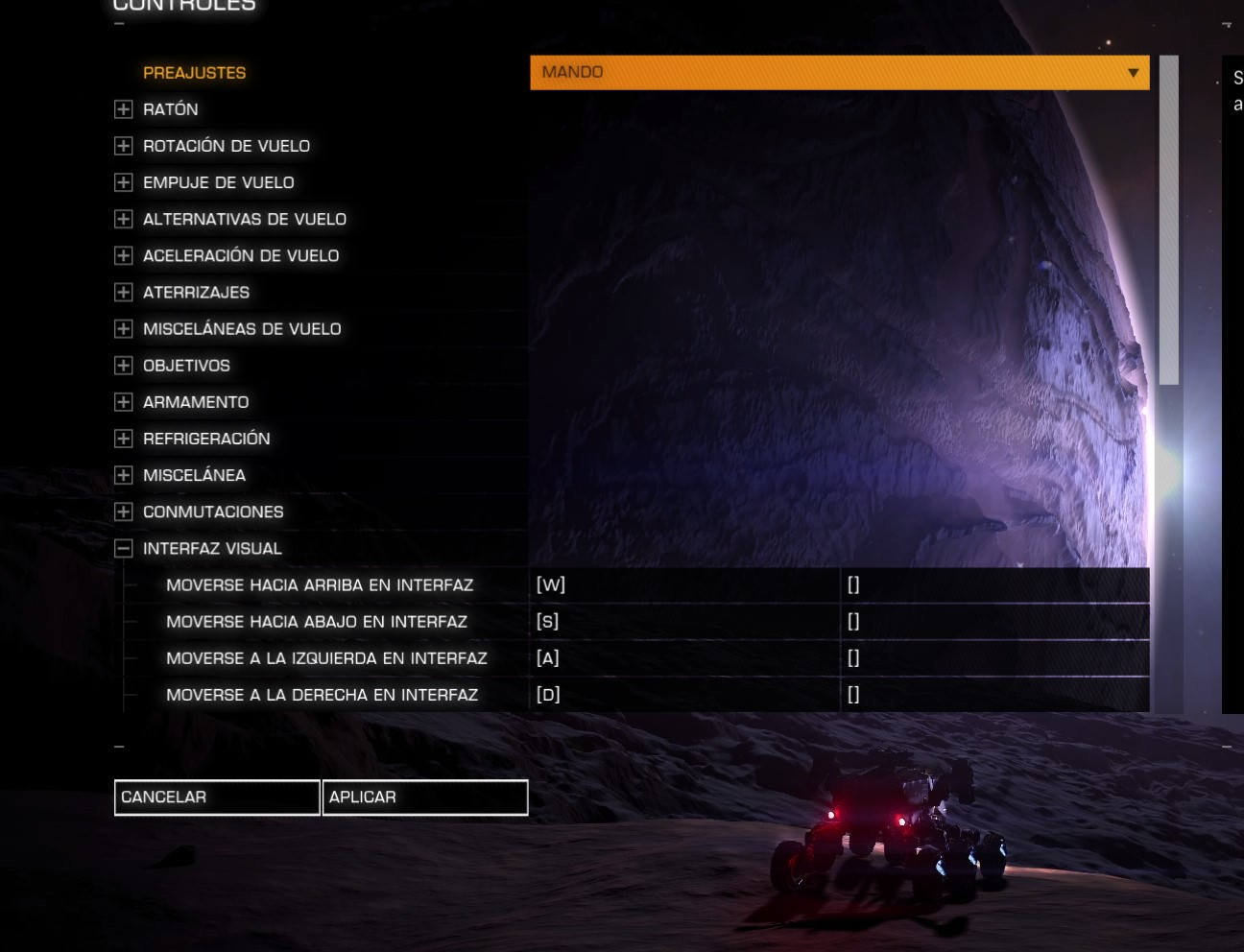Screen dimensions: 1244x952
Task: Change the [S] key binding
Action: tap(684, 622)
